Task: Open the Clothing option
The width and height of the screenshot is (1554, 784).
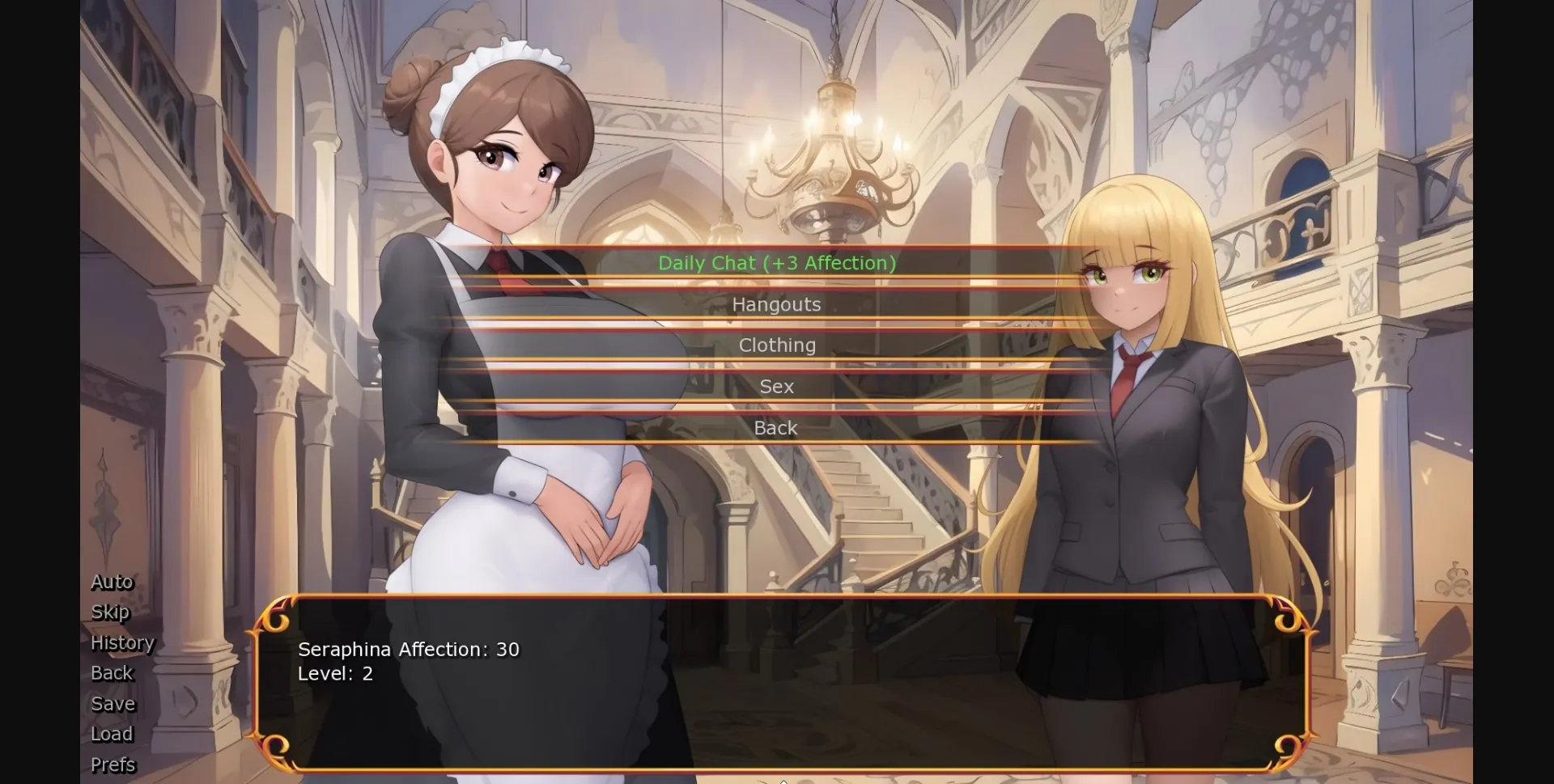Action: point(776,345)
